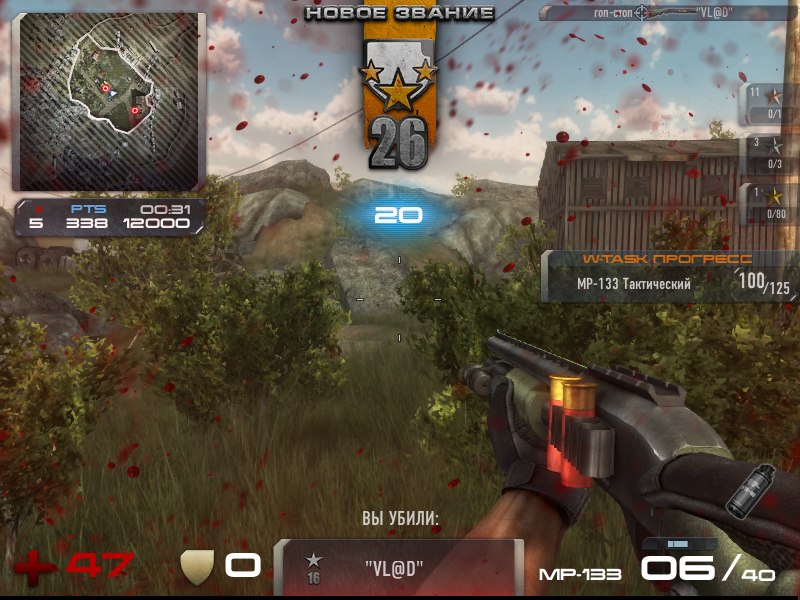Click the "Вы убили" panel with "VL@D"

tap(398, 567)
